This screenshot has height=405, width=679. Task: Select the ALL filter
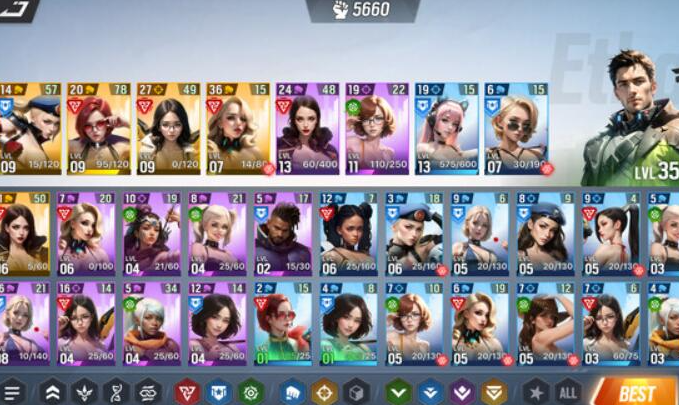(568, 392)
